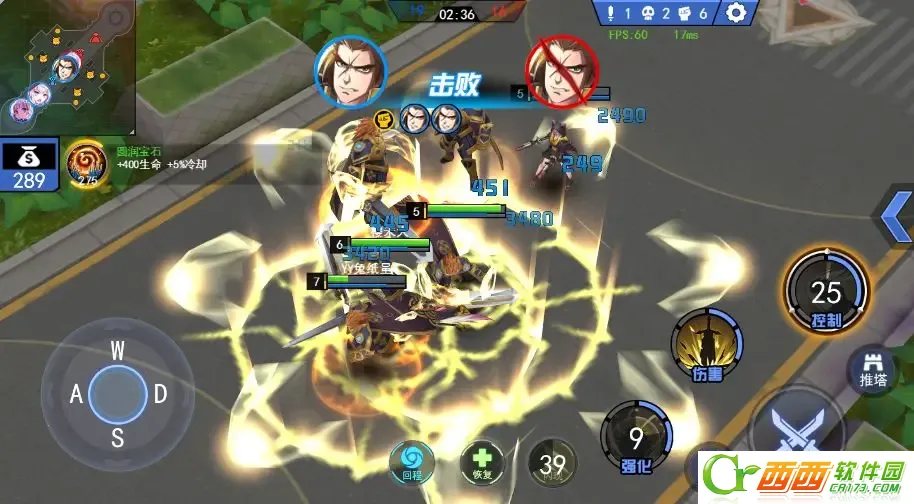Click the virtual joystick center
Viewport: 914px width, 504px height.
(x=117, y=393)
